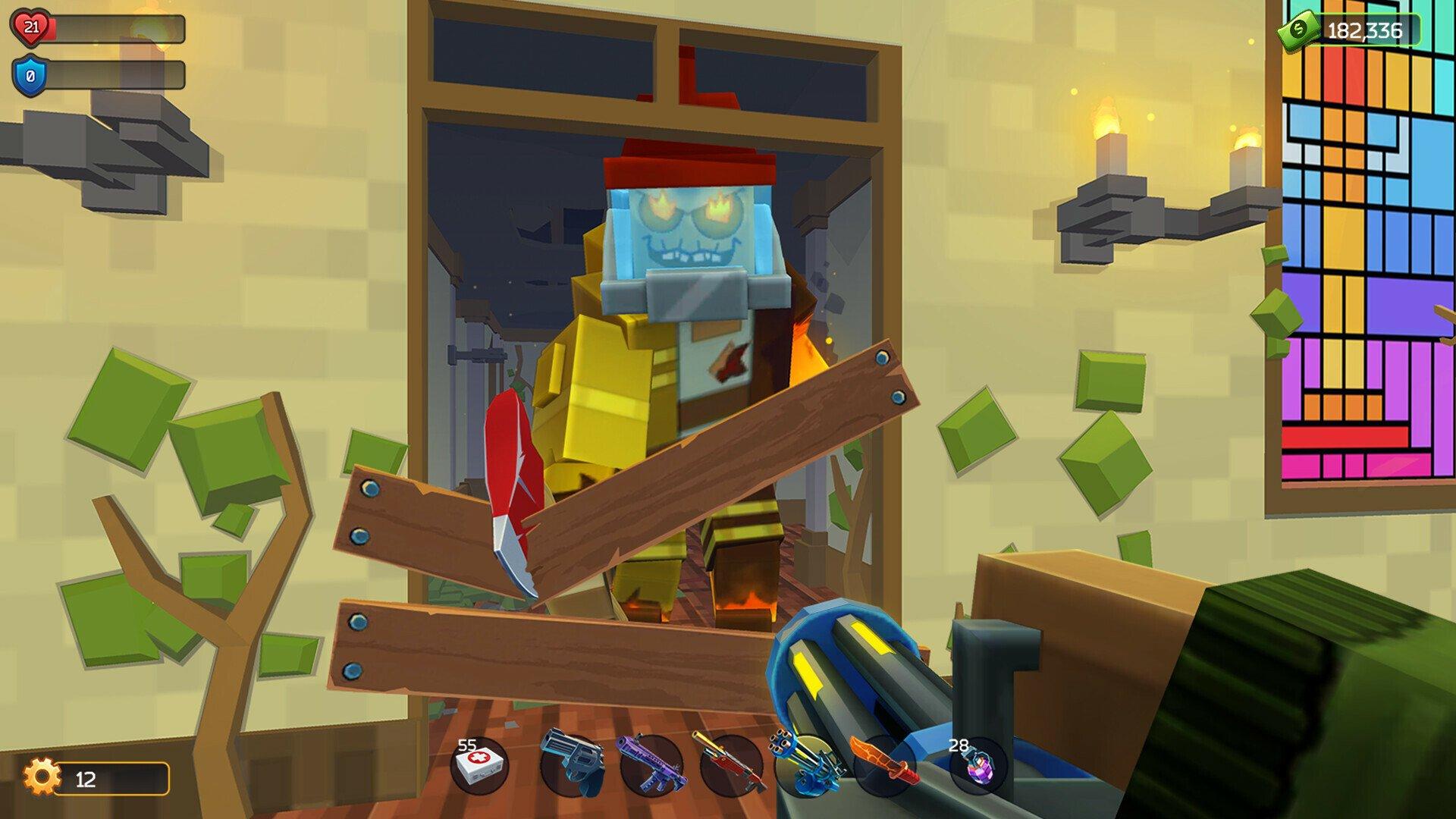
Task: Click the green cash icon
Action: [x=1298, y=30]
